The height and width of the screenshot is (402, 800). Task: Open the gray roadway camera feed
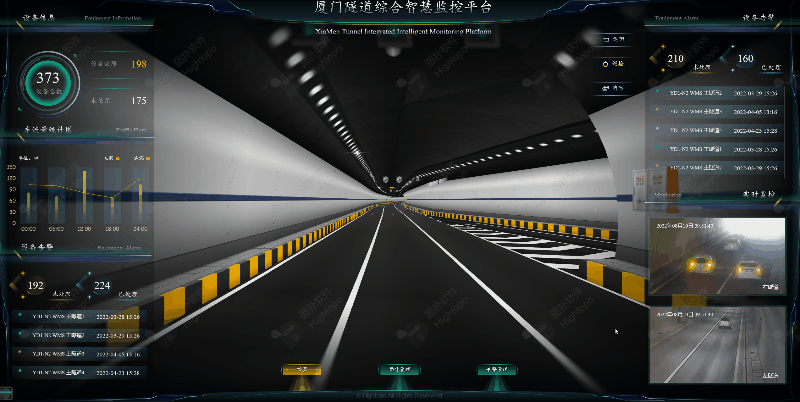(714, 345)
